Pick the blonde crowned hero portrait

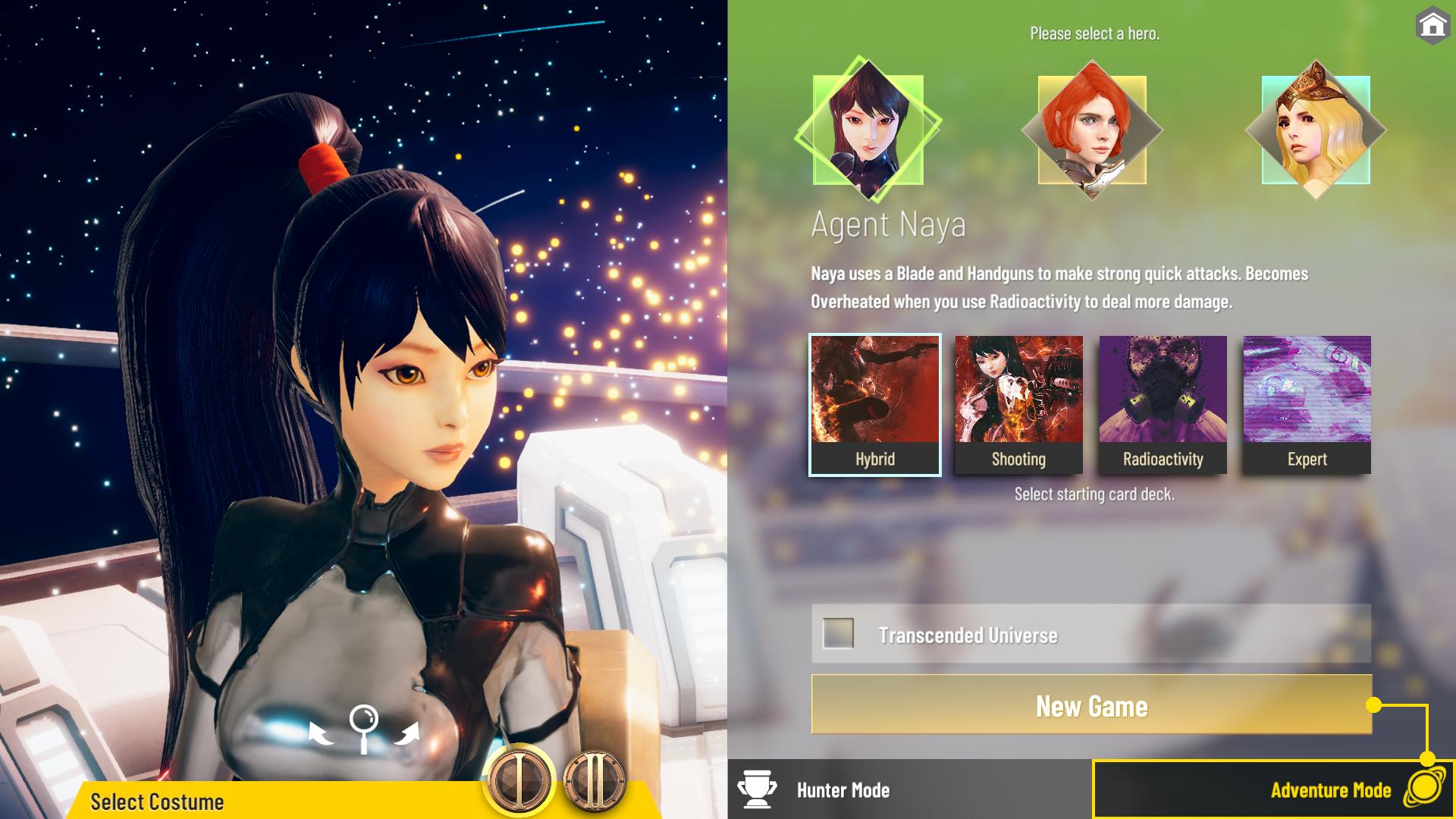tap(1315, 130)
